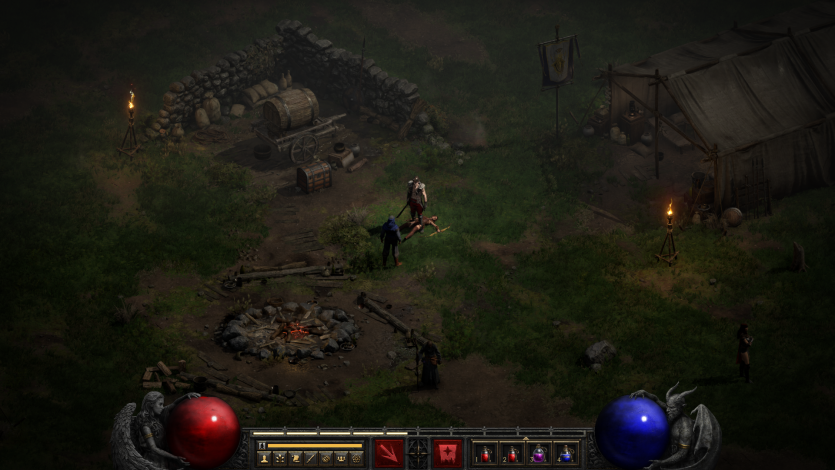Image resolution: width=835 pixels, height=470 pixels.
Task: Open the character sheet bust icon
Action: [x=264, y=458]
